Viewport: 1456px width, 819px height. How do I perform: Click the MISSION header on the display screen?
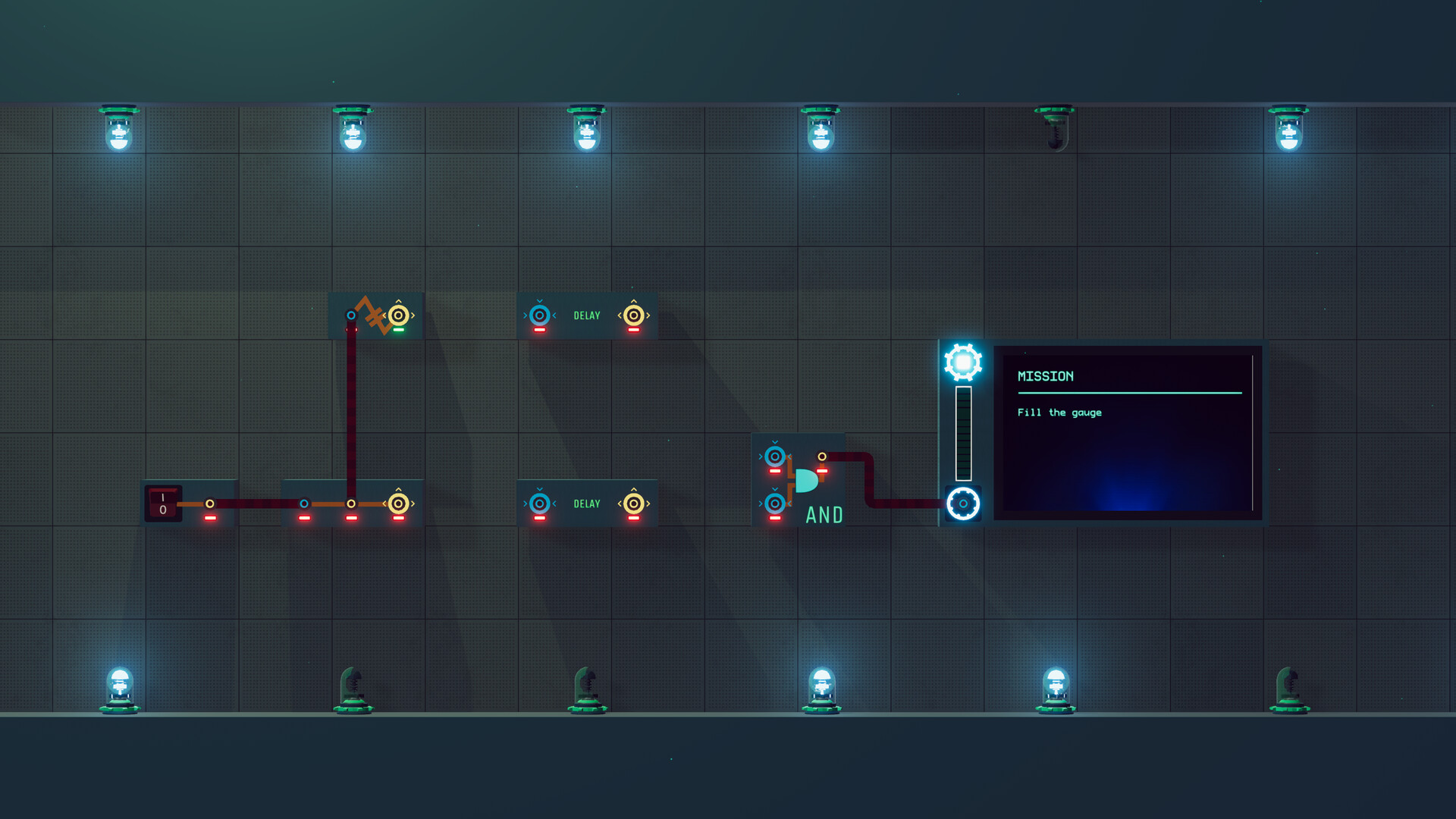(x=1044, y=376)
